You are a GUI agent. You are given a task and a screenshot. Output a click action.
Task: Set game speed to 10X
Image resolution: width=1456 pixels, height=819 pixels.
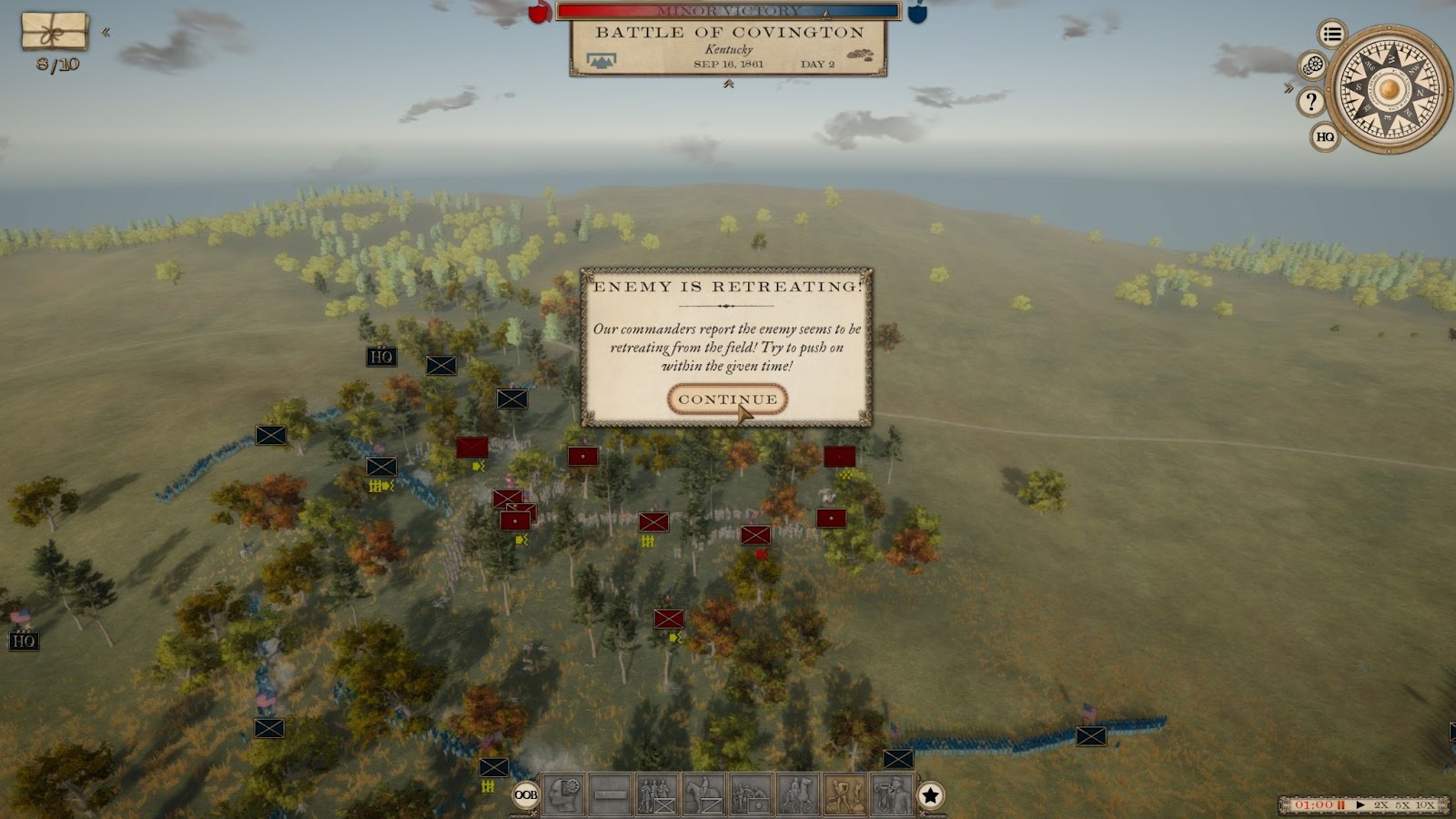click(1425, 805)
